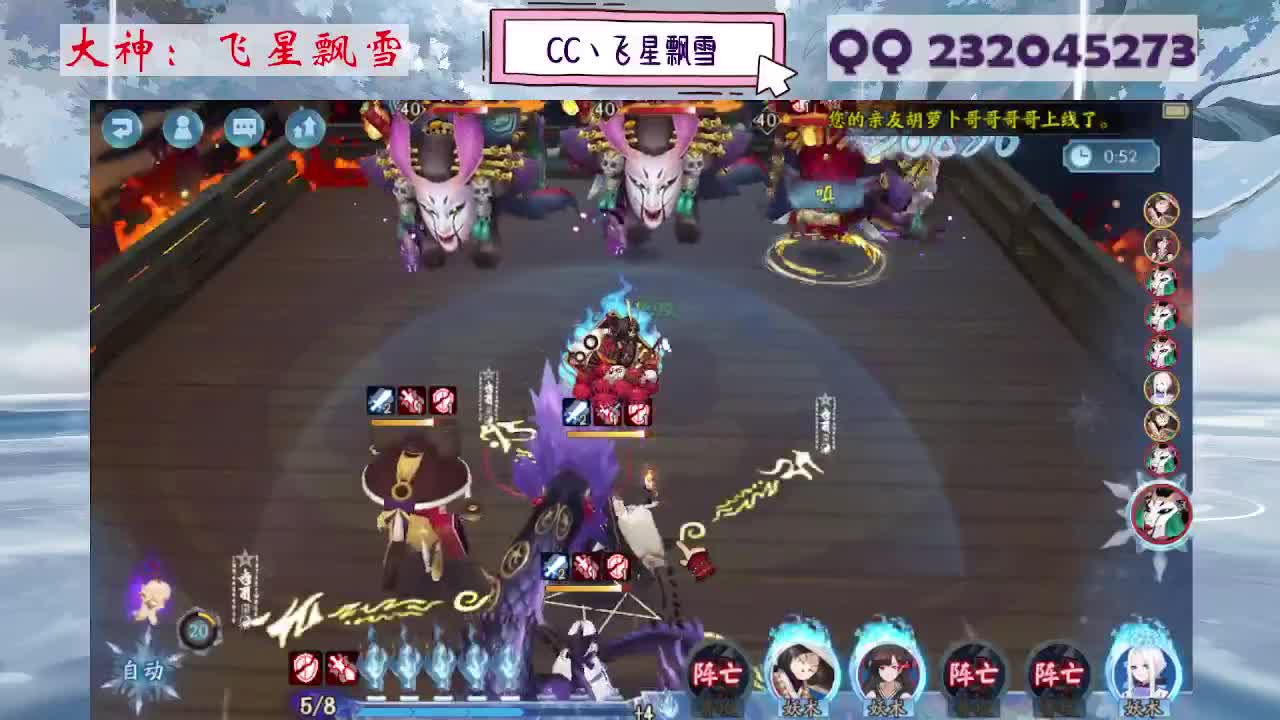
Task: Click the skull-marked 阵亡 defeat indicator
Action: (x=721, y=675)
